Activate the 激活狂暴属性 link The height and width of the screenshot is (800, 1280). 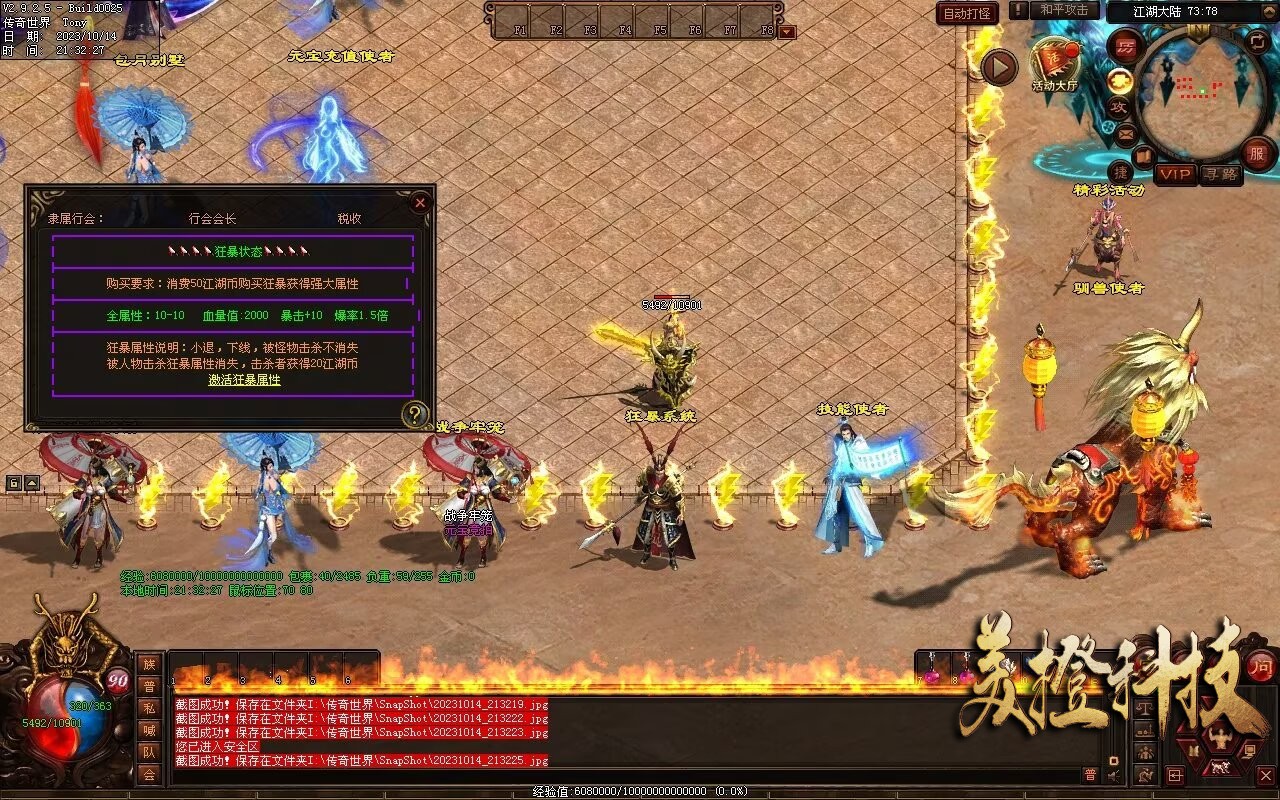pyautogui.click(x=244, y=380)
